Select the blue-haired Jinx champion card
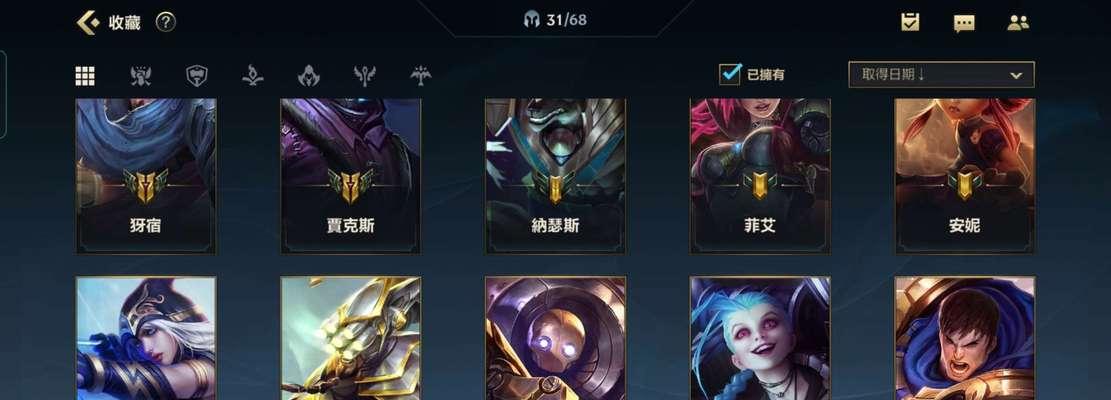This screenshot has width=1111, height=400. pyautogui.click(x=760, y=338)
